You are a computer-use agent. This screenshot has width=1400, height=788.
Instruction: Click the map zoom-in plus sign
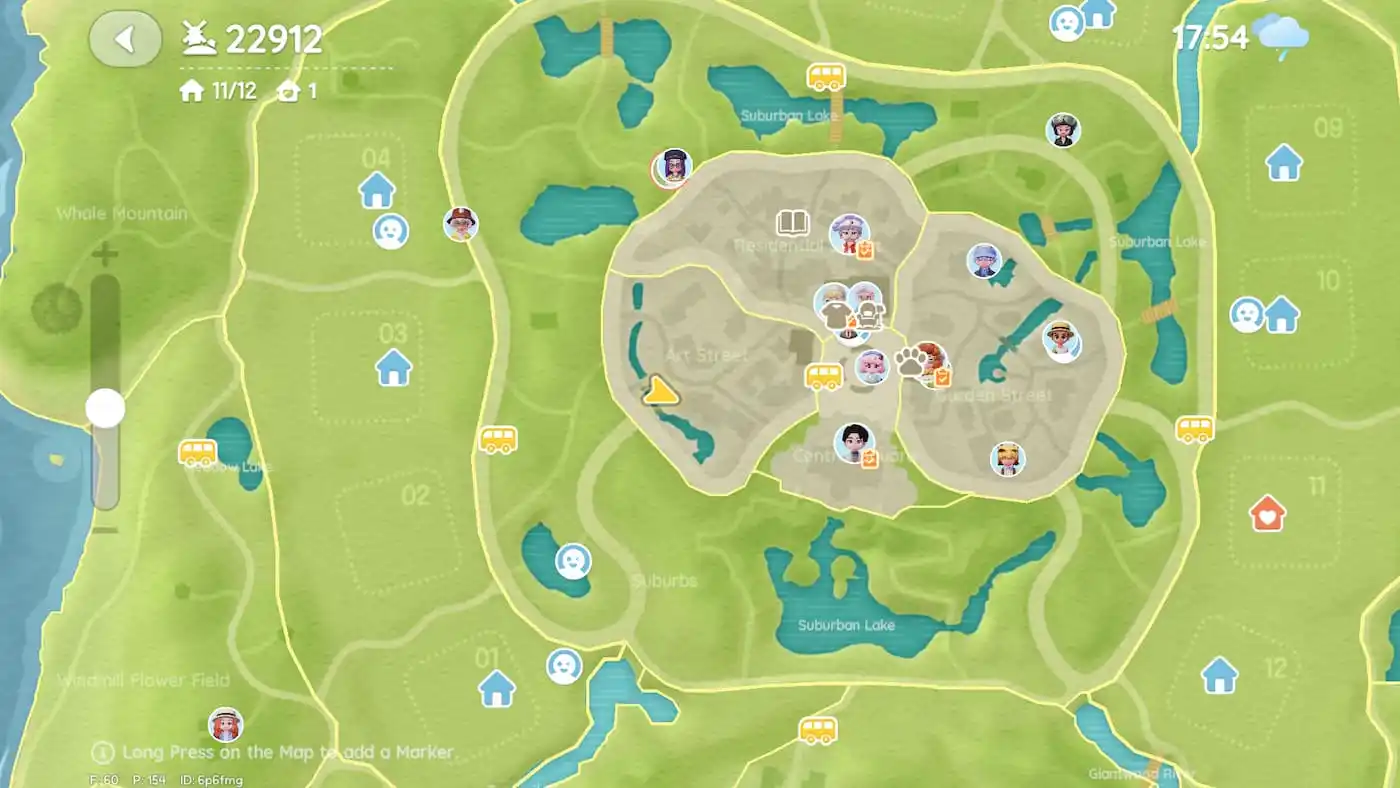104,254
